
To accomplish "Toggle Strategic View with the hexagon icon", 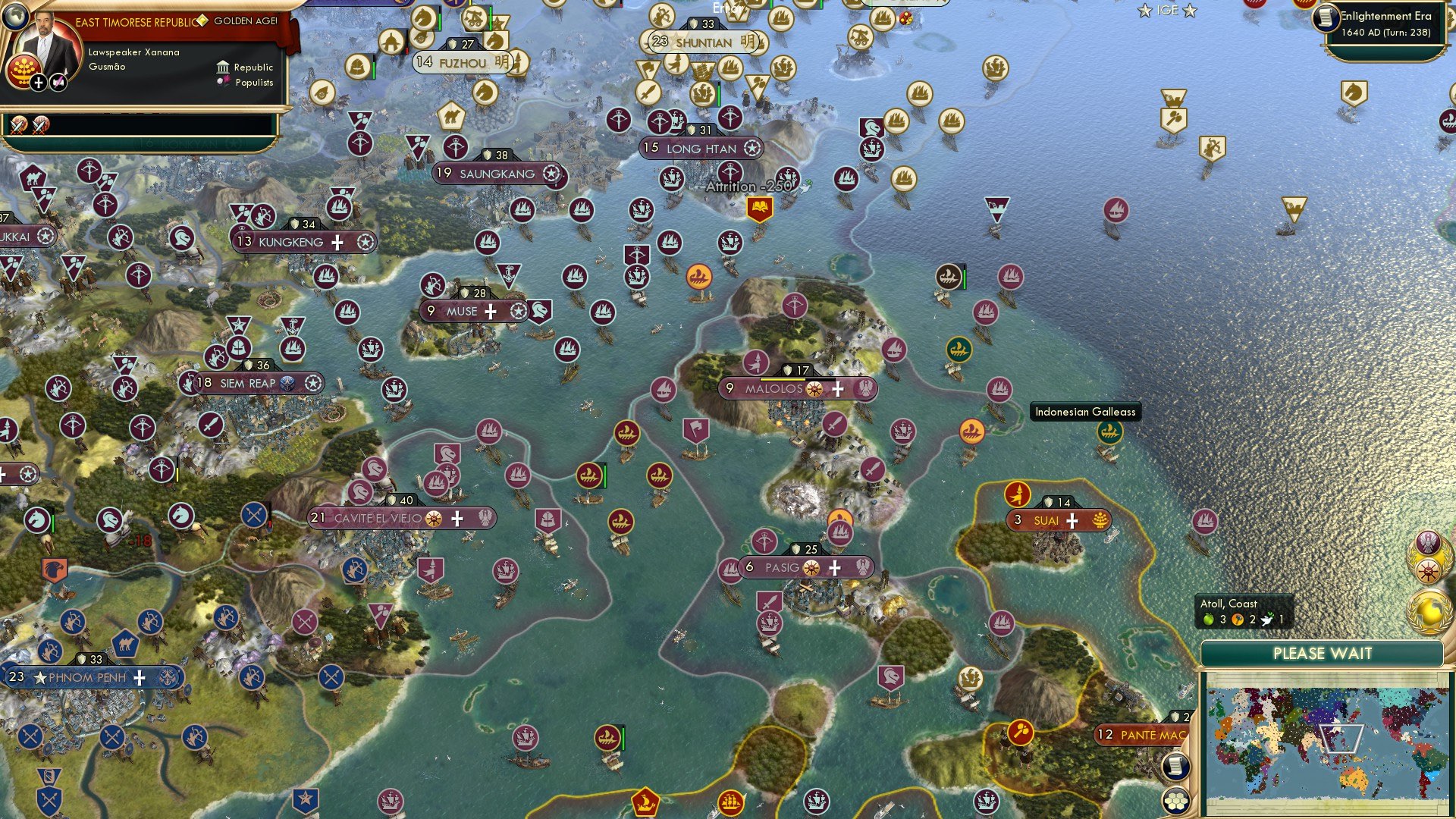I will tap(1176, 802).
